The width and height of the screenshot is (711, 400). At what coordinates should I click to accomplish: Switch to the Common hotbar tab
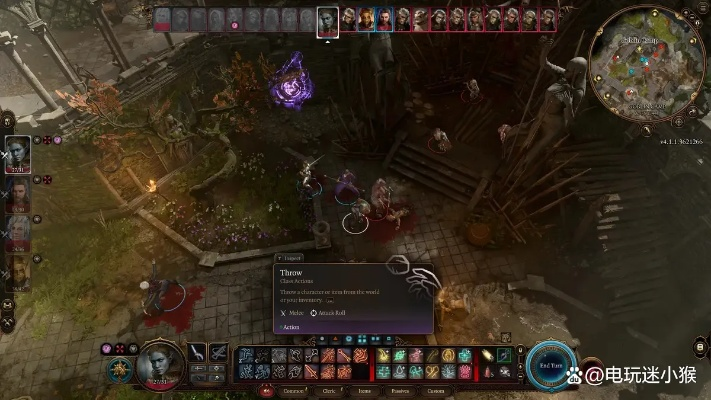click(x=293, y=391)
